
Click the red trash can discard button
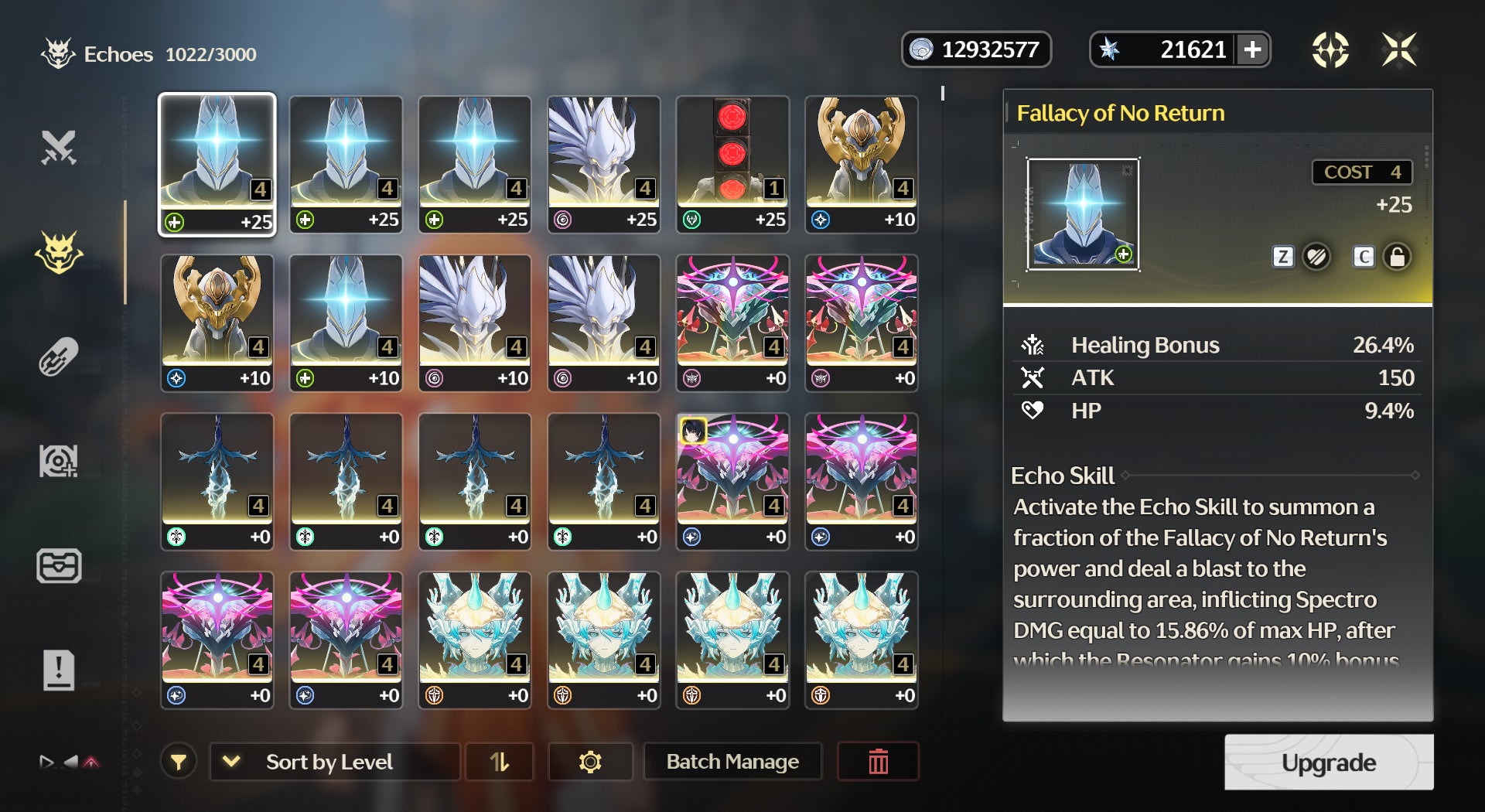[878, 762]
